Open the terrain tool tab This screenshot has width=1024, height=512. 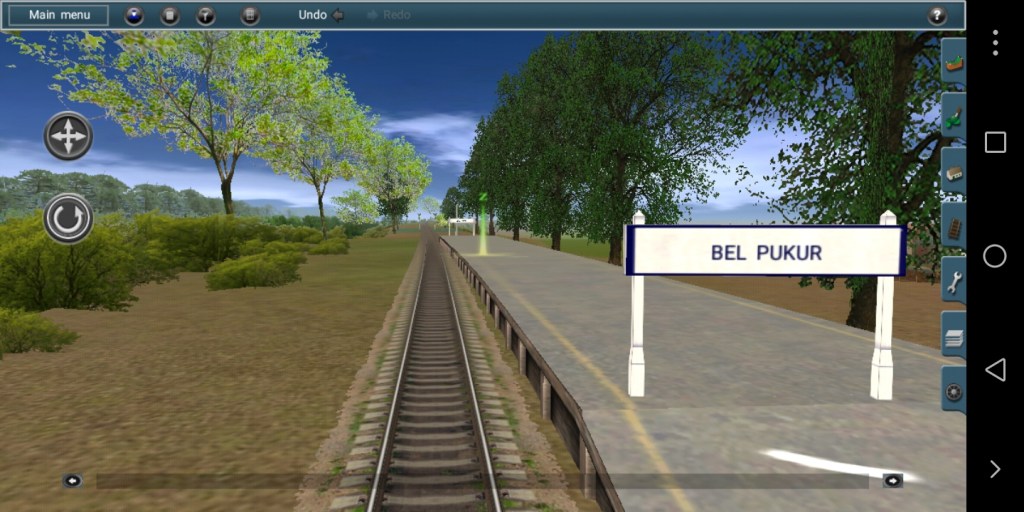954,65
